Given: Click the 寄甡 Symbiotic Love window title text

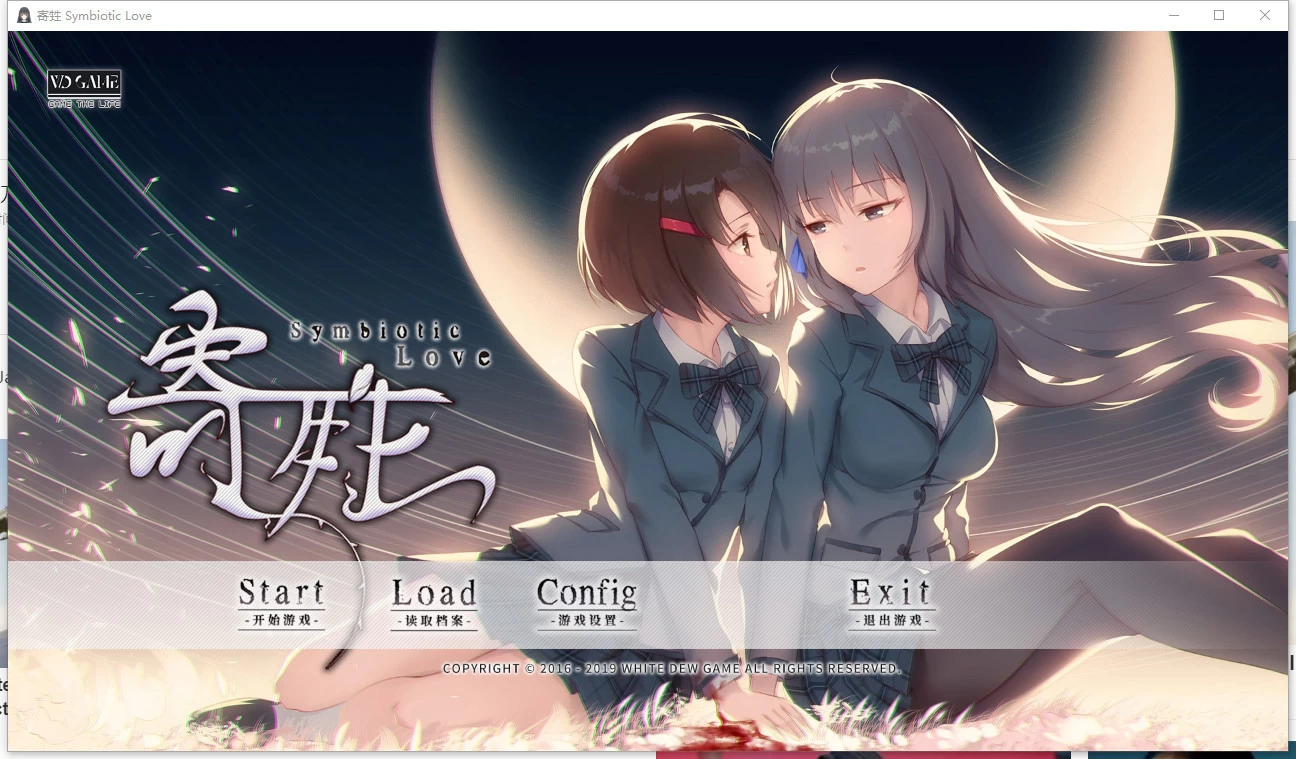Looking at the screenshot, I should [x=95, y=14].
